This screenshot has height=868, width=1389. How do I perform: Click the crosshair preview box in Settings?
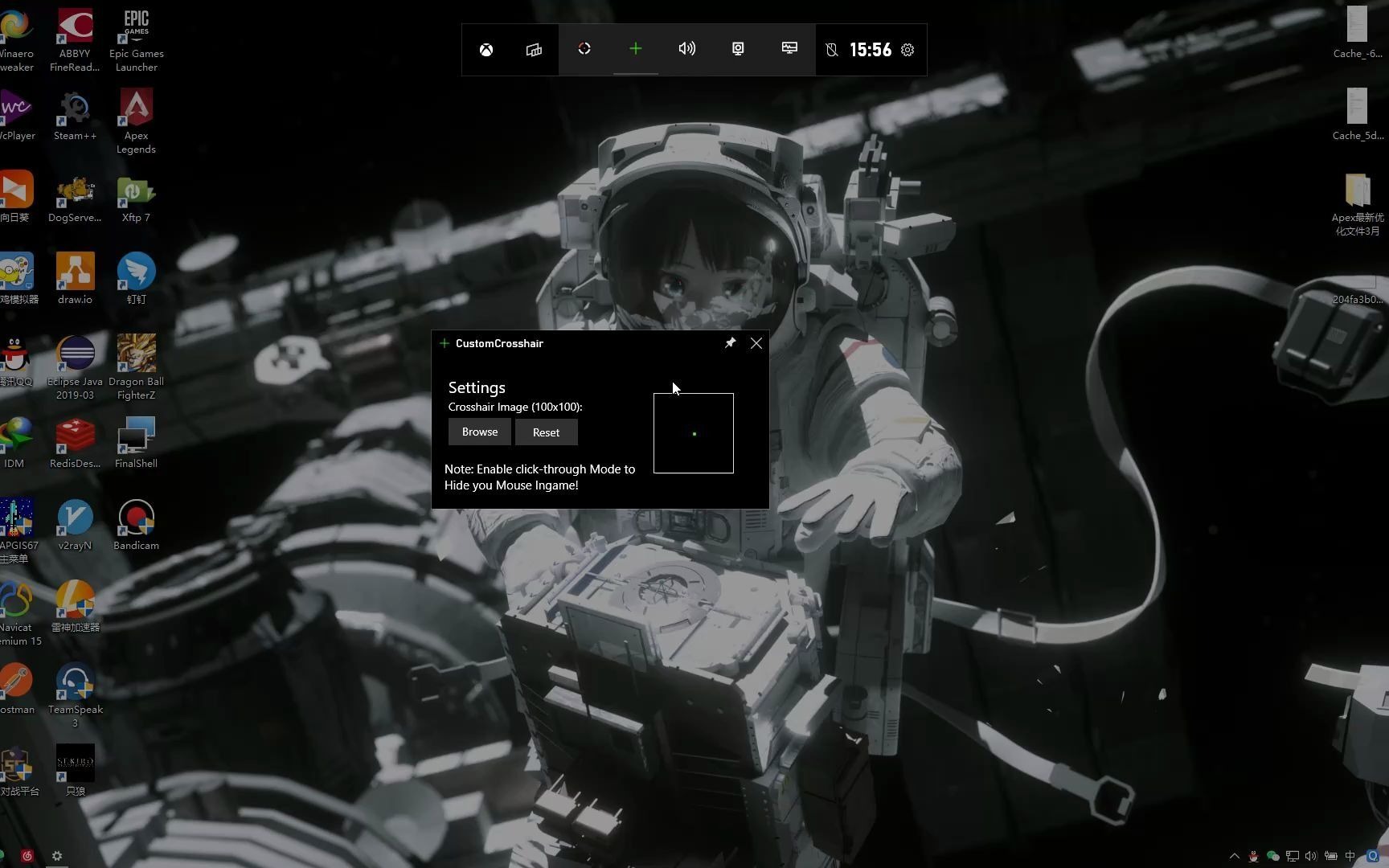point(693,433)
